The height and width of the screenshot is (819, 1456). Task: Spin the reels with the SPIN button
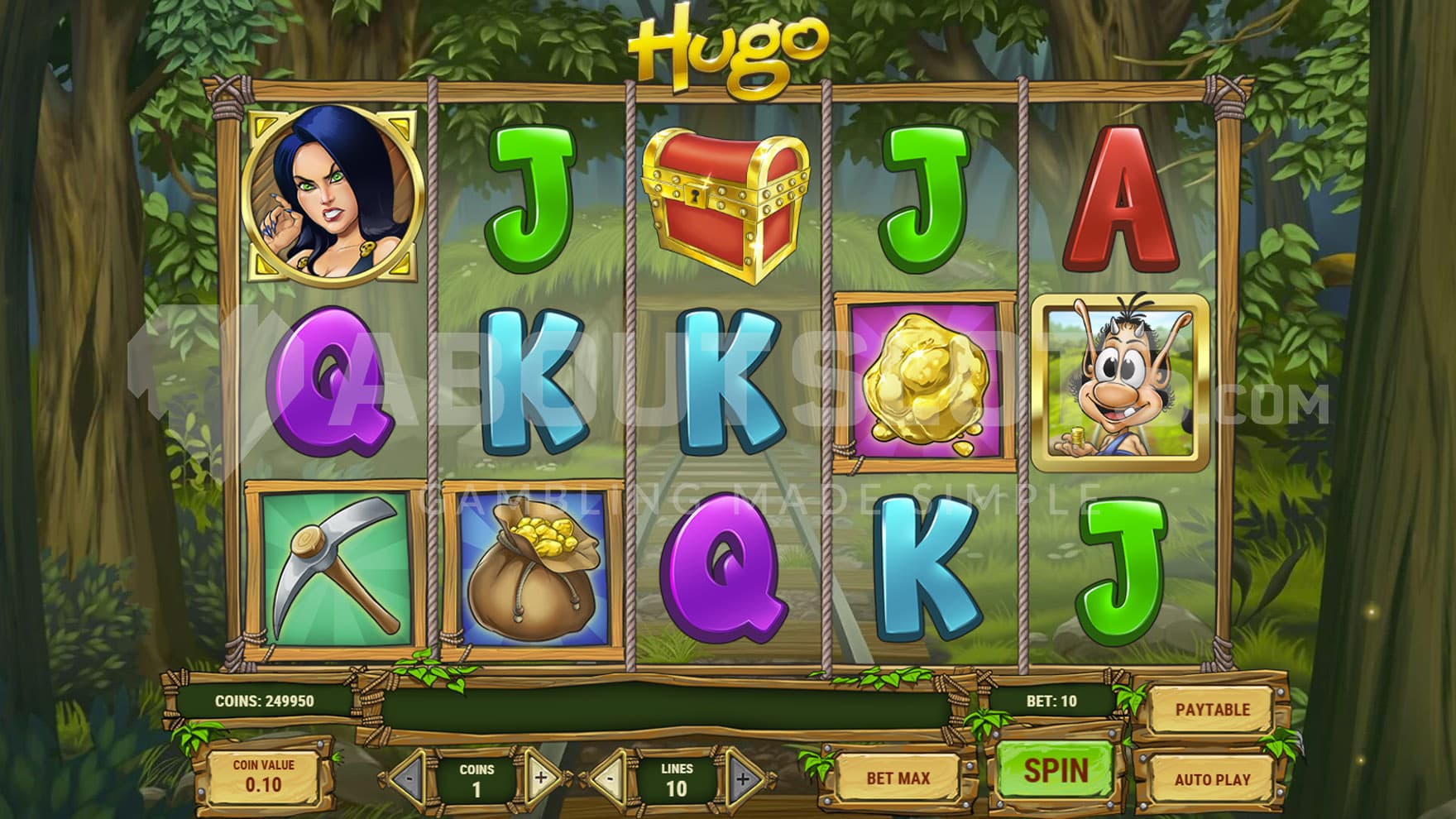coord(1056,771)
